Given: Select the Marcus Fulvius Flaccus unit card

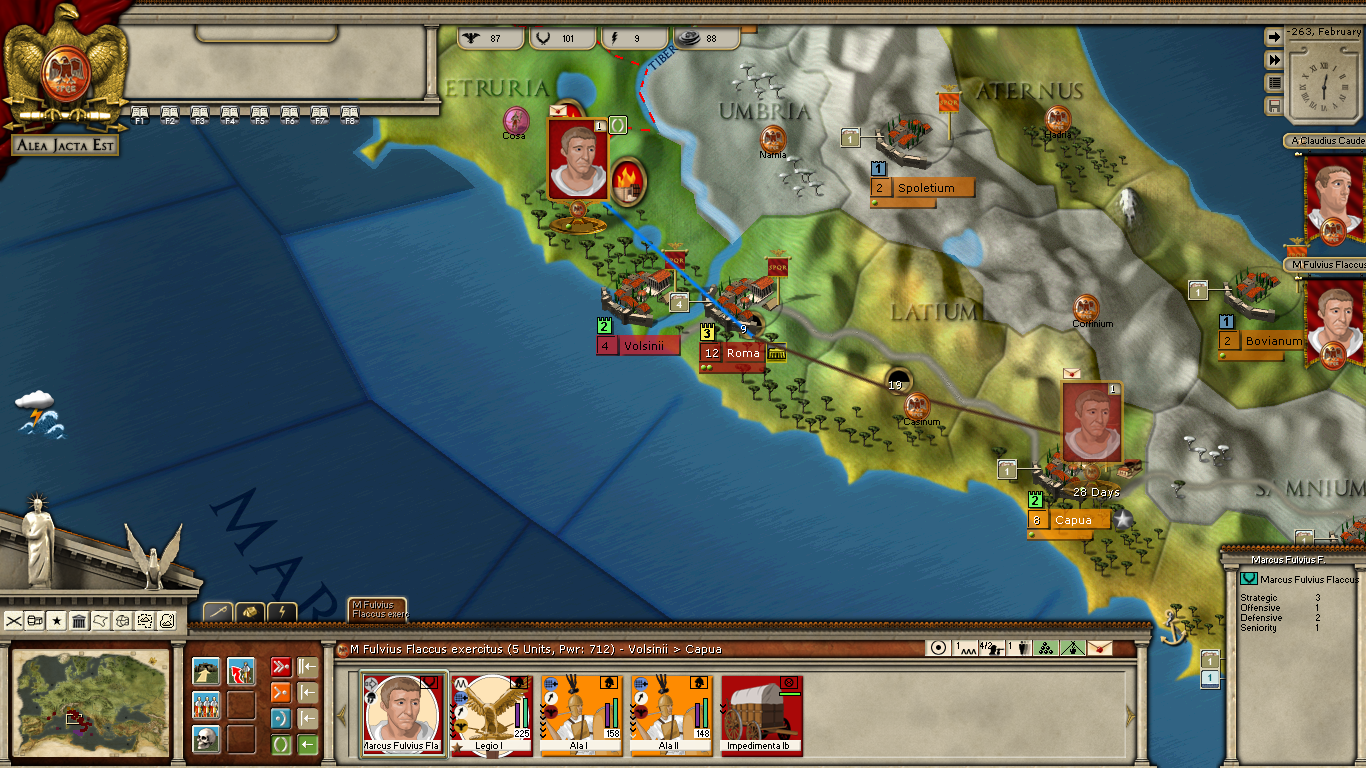Looking at the screenshot, I should tap(403, 714).
